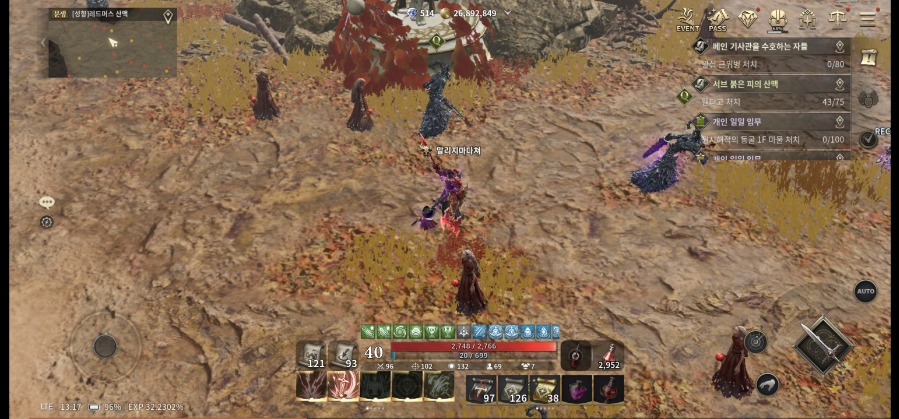Viewport: 899px width, 419px height.
Task: Open the PASS menu
Action: 717,20
